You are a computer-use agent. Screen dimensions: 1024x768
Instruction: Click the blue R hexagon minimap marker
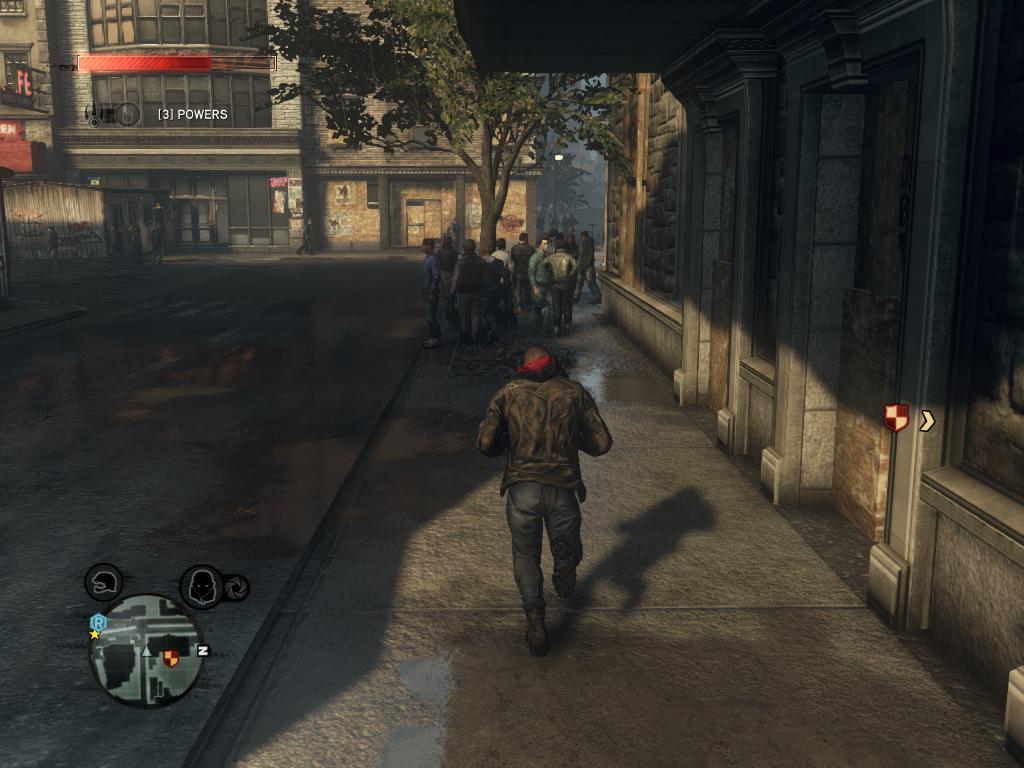(98, 622)
